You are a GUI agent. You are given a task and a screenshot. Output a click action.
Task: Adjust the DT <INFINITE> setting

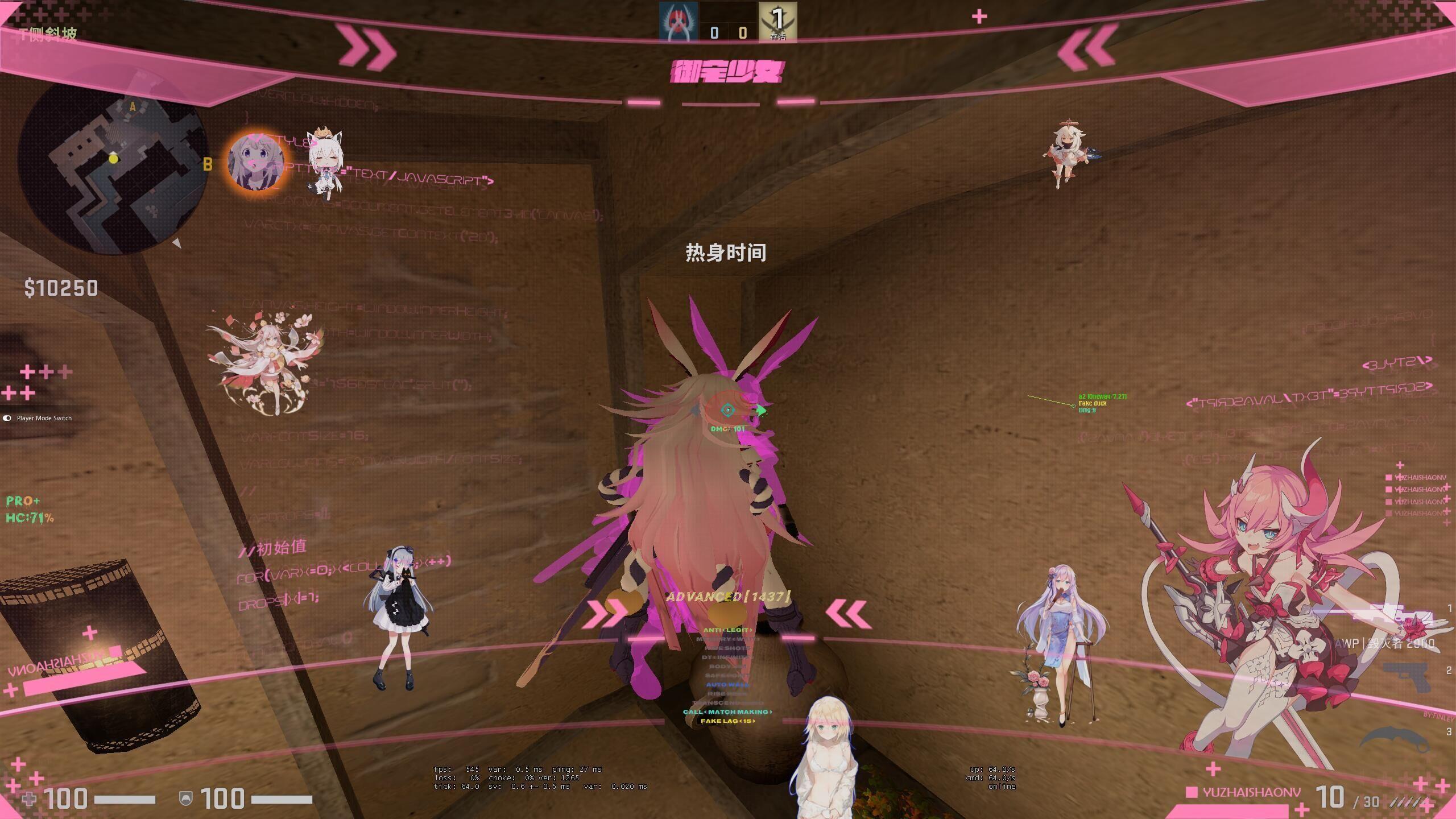point(727,658)
